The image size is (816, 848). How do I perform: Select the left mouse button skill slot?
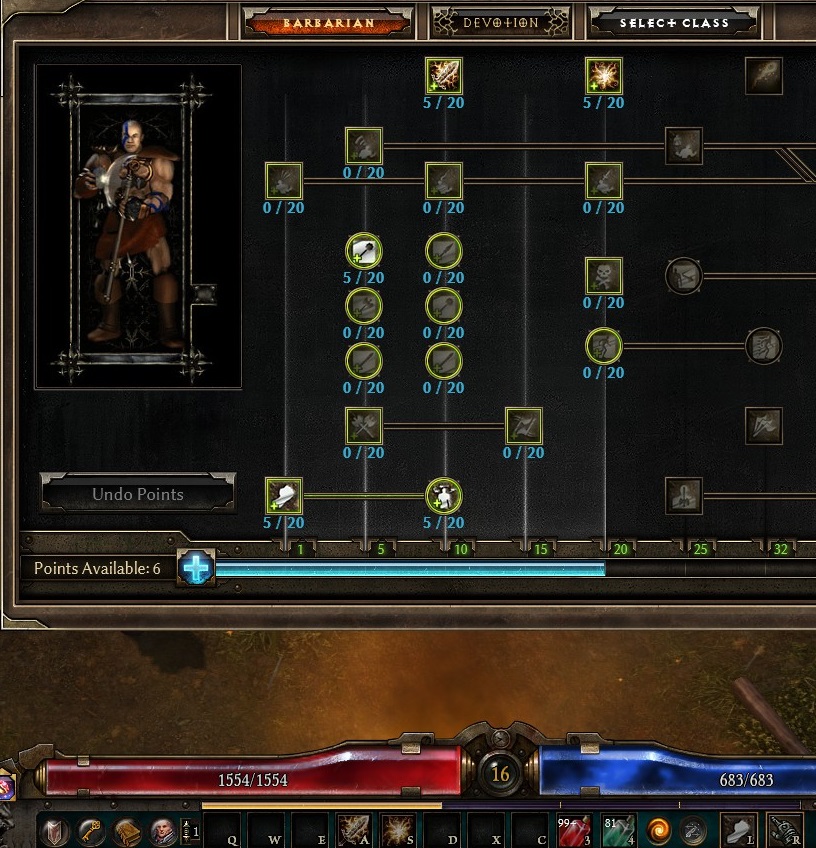738,830
